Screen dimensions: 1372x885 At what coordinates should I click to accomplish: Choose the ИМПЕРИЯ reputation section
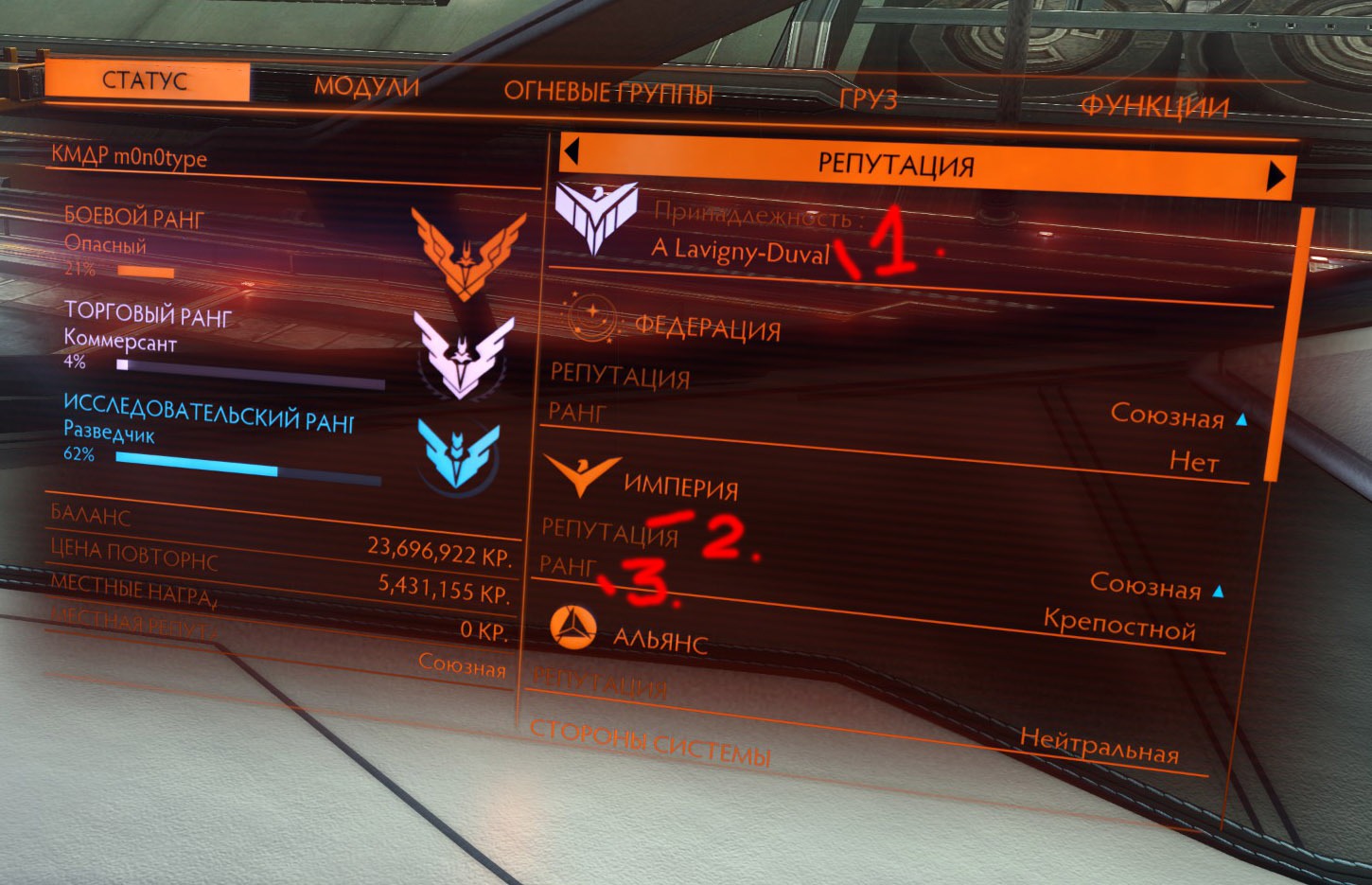coord(680,487)
